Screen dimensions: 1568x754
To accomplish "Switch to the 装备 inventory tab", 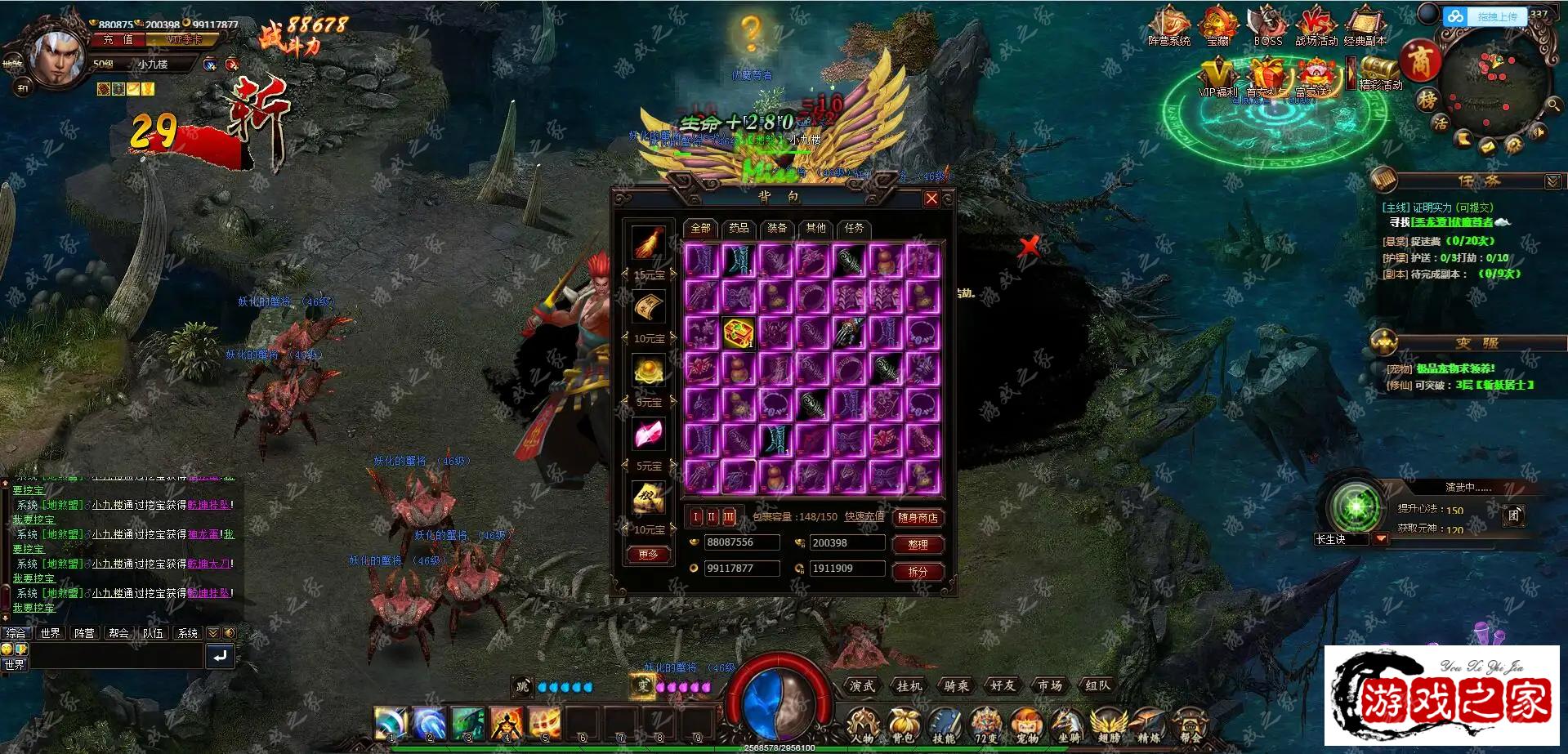I will (x=777, y=228).
